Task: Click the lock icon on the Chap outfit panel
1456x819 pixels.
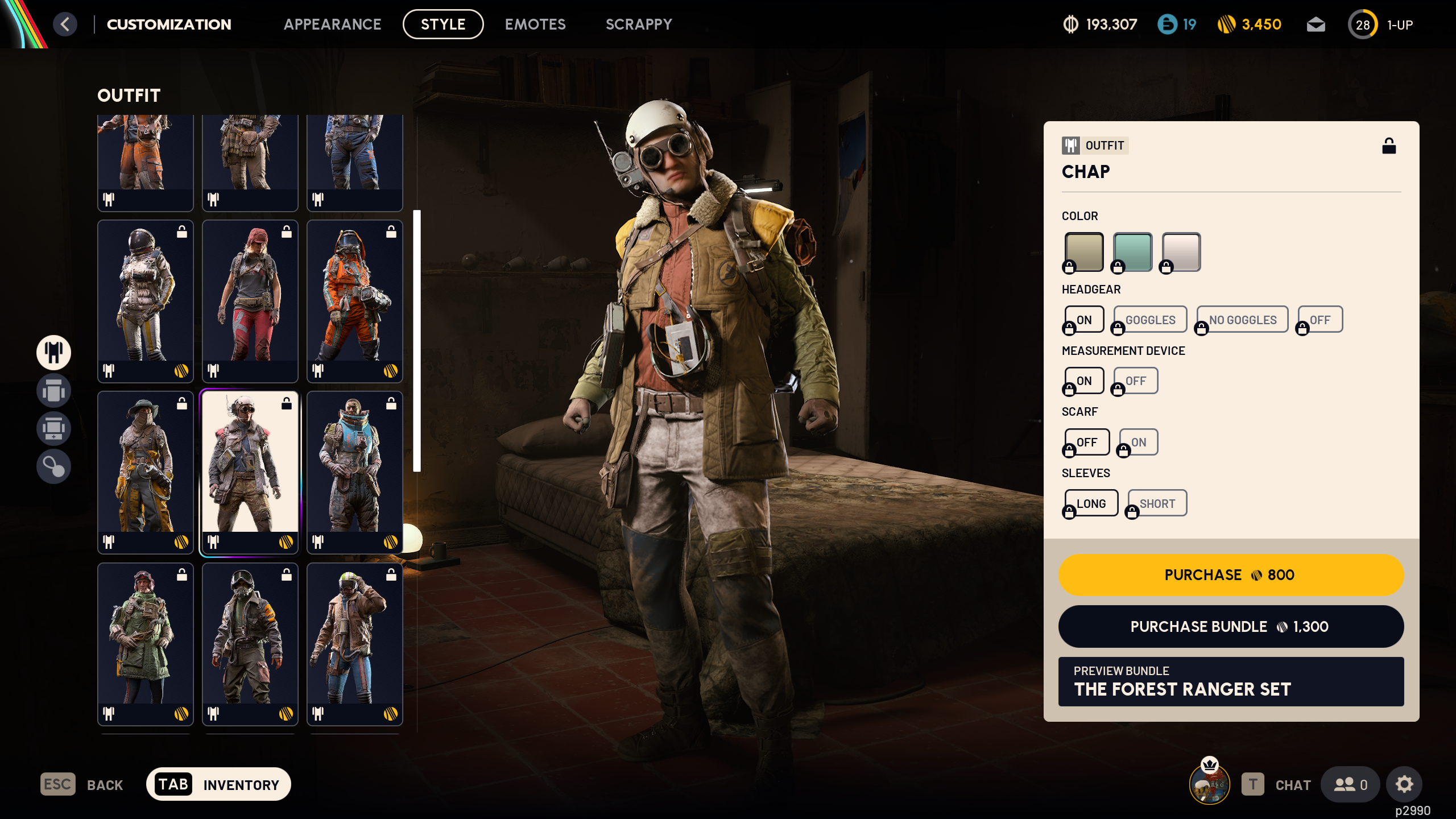Action: (x=1389, y=146)
